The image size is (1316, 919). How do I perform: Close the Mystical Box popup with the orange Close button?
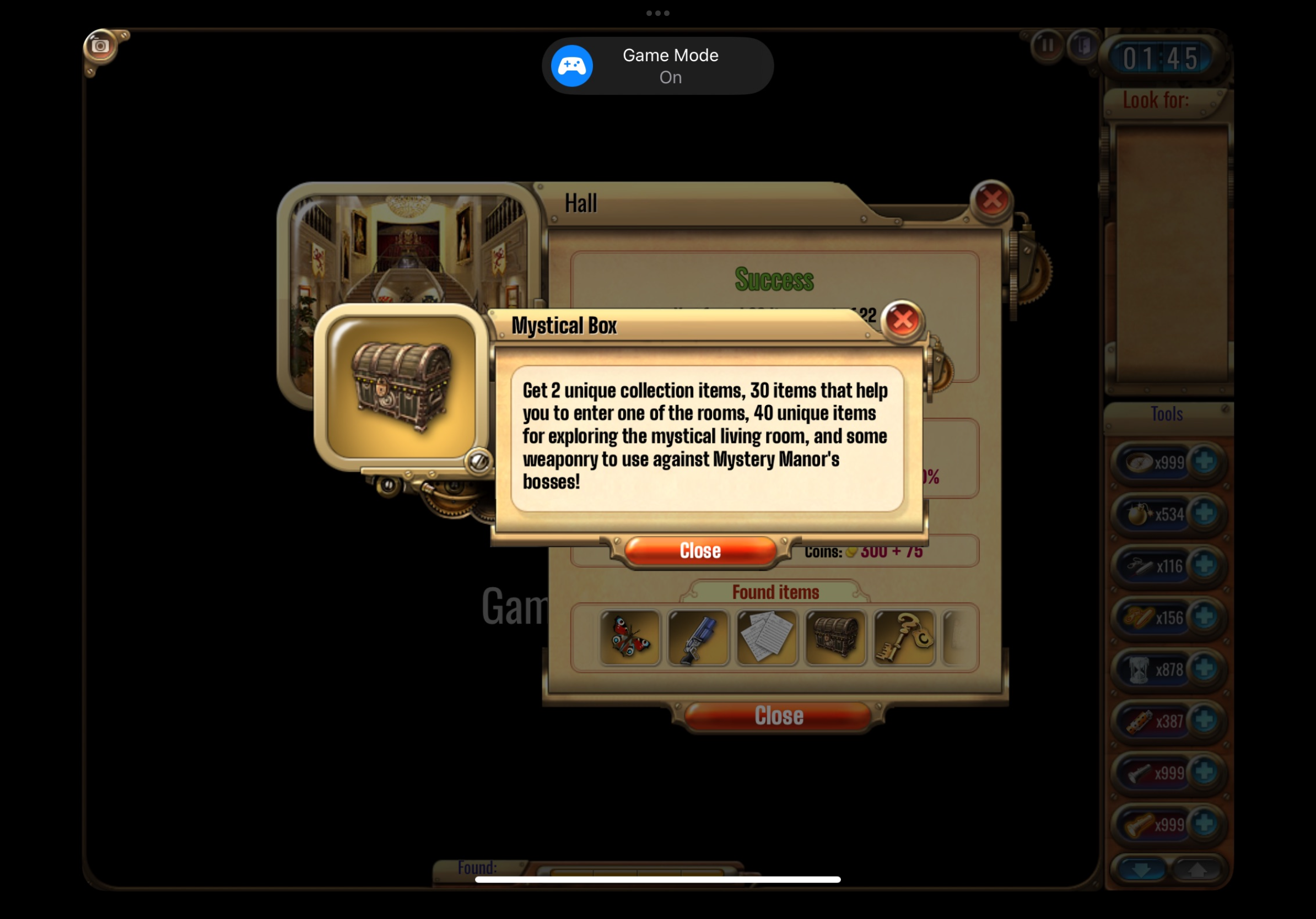pyautogui.click(x=700, y=550)
